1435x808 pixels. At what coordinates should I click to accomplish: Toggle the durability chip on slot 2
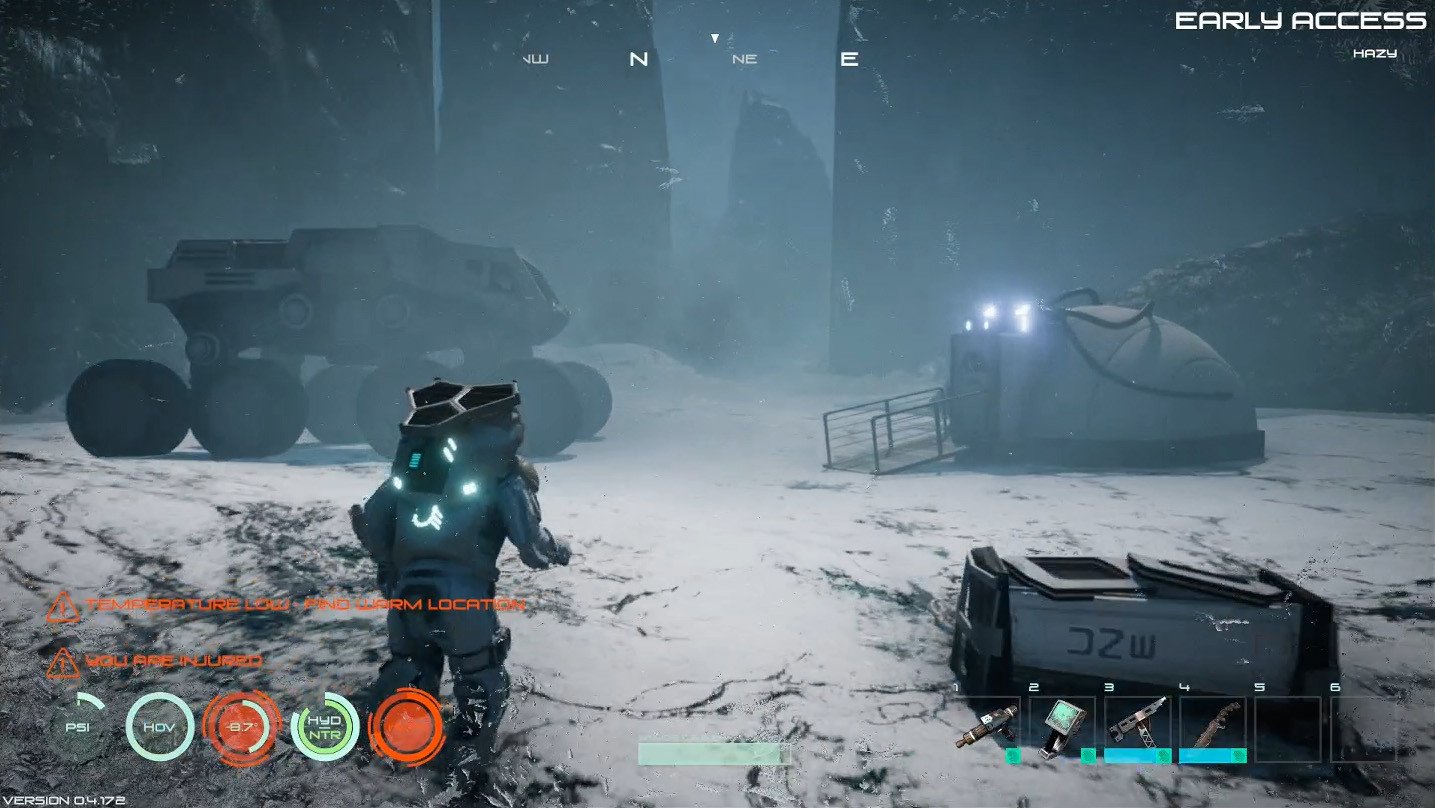pos(1088,755)
